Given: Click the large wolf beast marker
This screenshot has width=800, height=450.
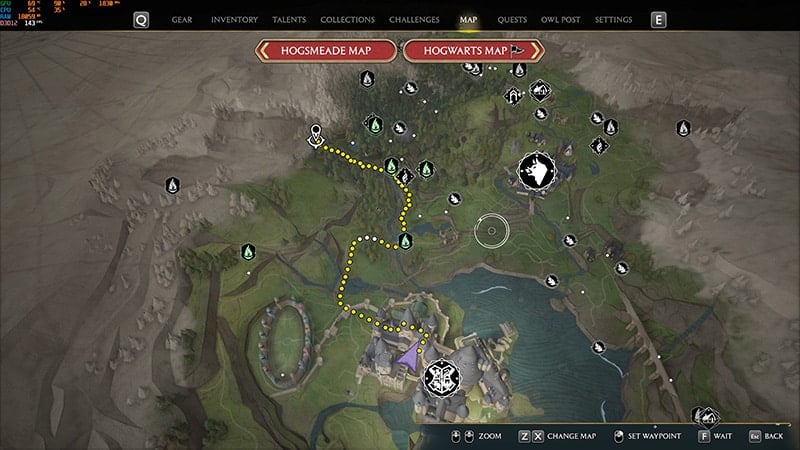Looking at the screenshot, I should [534, 171].
